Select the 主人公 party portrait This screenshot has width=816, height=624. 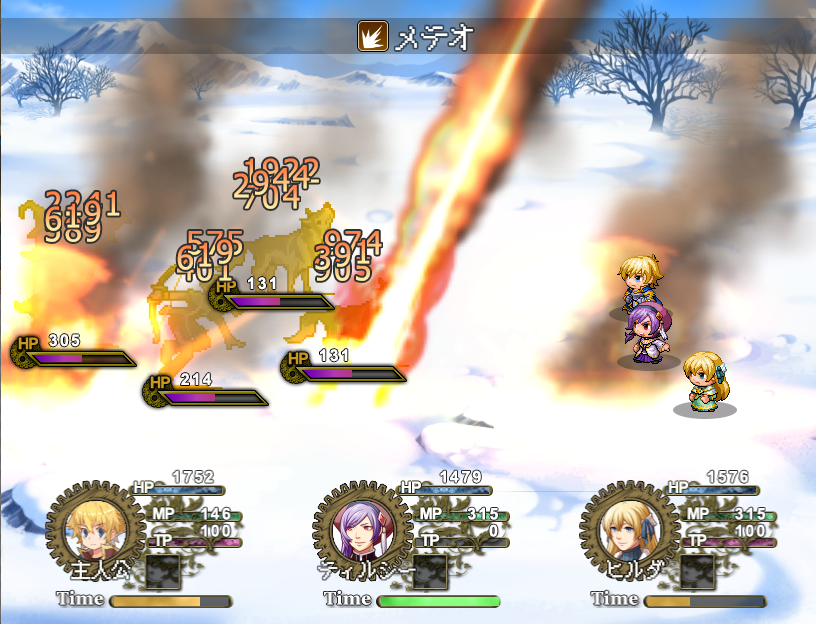pos(88,530)
